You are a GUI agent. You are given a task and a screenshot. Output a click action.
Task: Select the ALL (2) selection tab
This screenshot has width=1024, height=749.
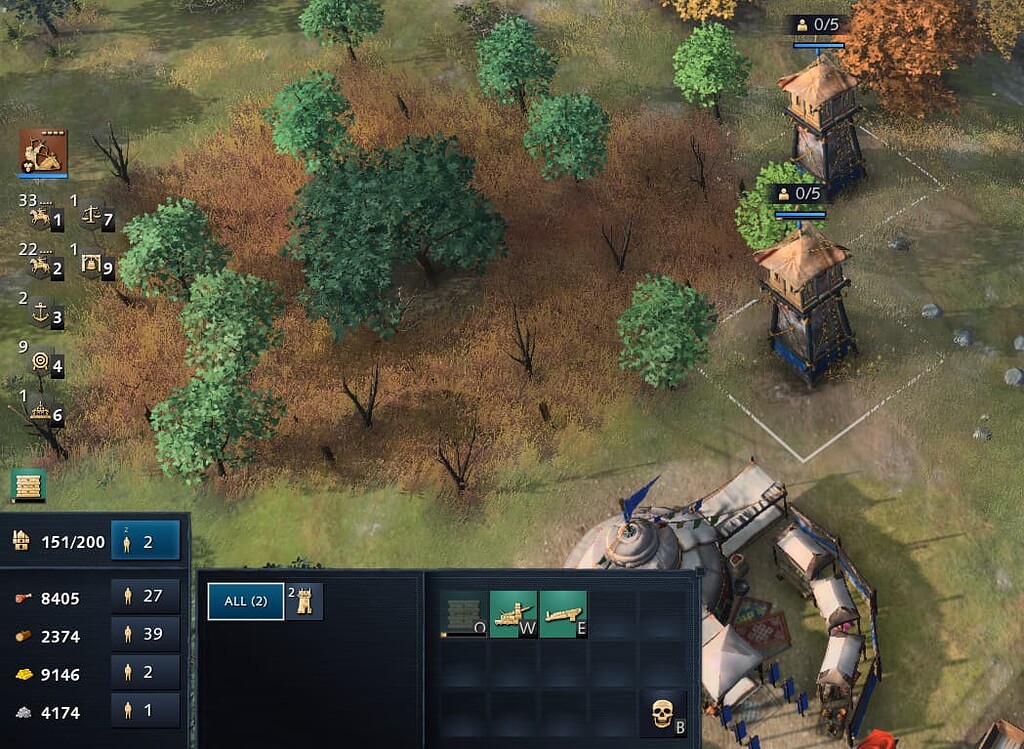point(245,602)
